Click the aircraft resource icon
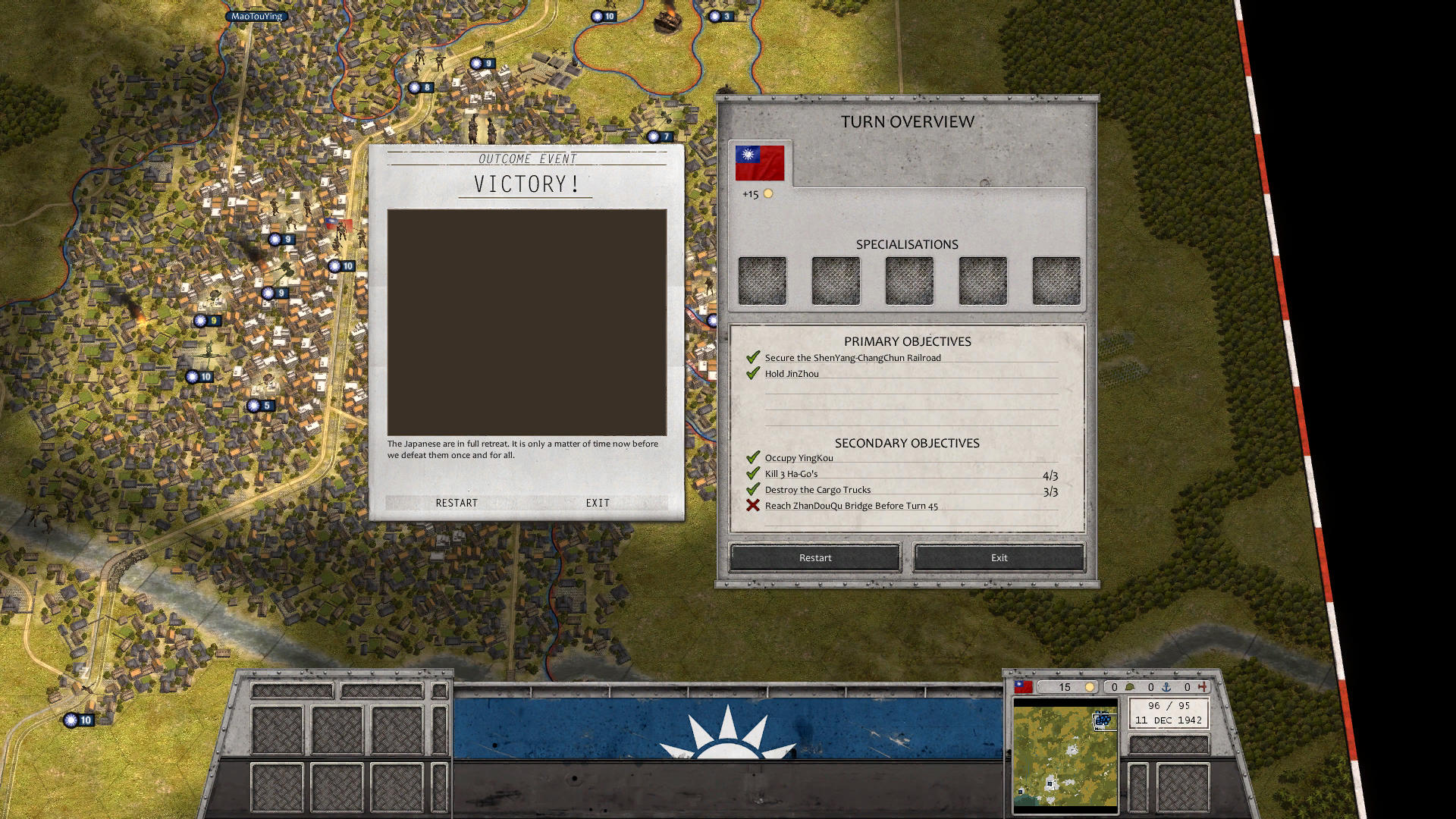This screenshot has width=1456, height=819. tap(1202, 687)
